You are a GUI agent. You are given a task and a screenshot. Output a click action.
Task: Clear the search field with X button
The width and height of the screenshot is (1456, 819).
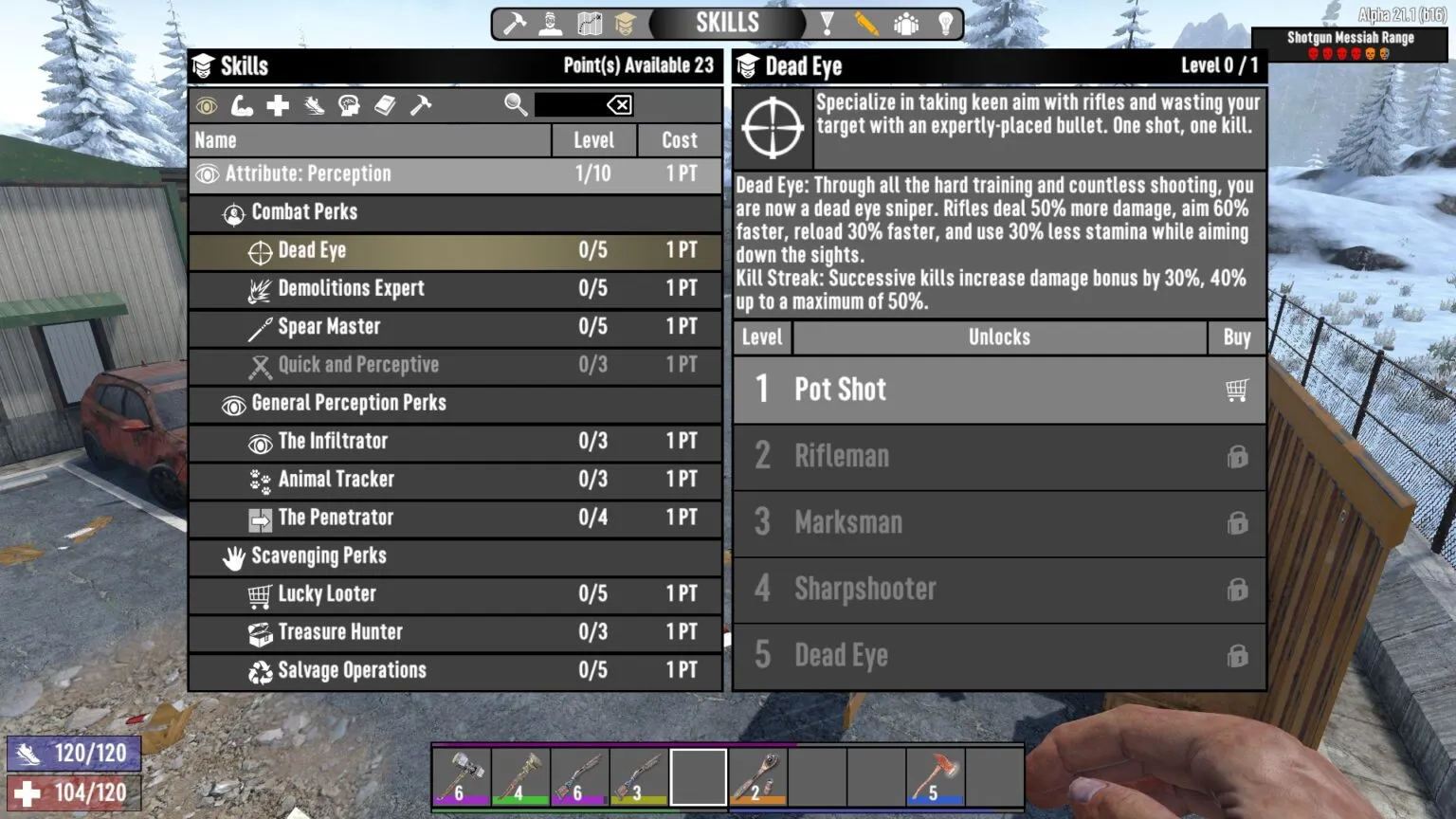coord(622,105)
